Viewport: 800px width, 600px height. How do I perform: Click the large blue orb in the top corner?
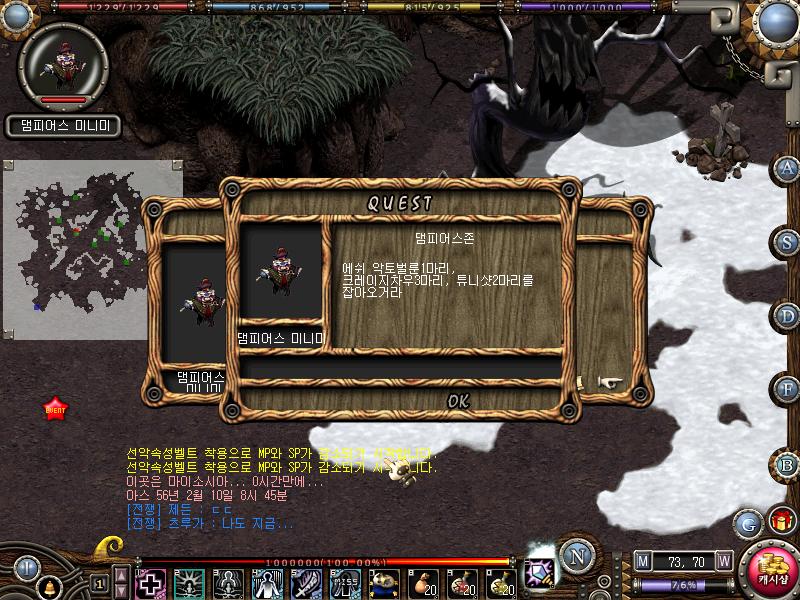coord(776,21)
